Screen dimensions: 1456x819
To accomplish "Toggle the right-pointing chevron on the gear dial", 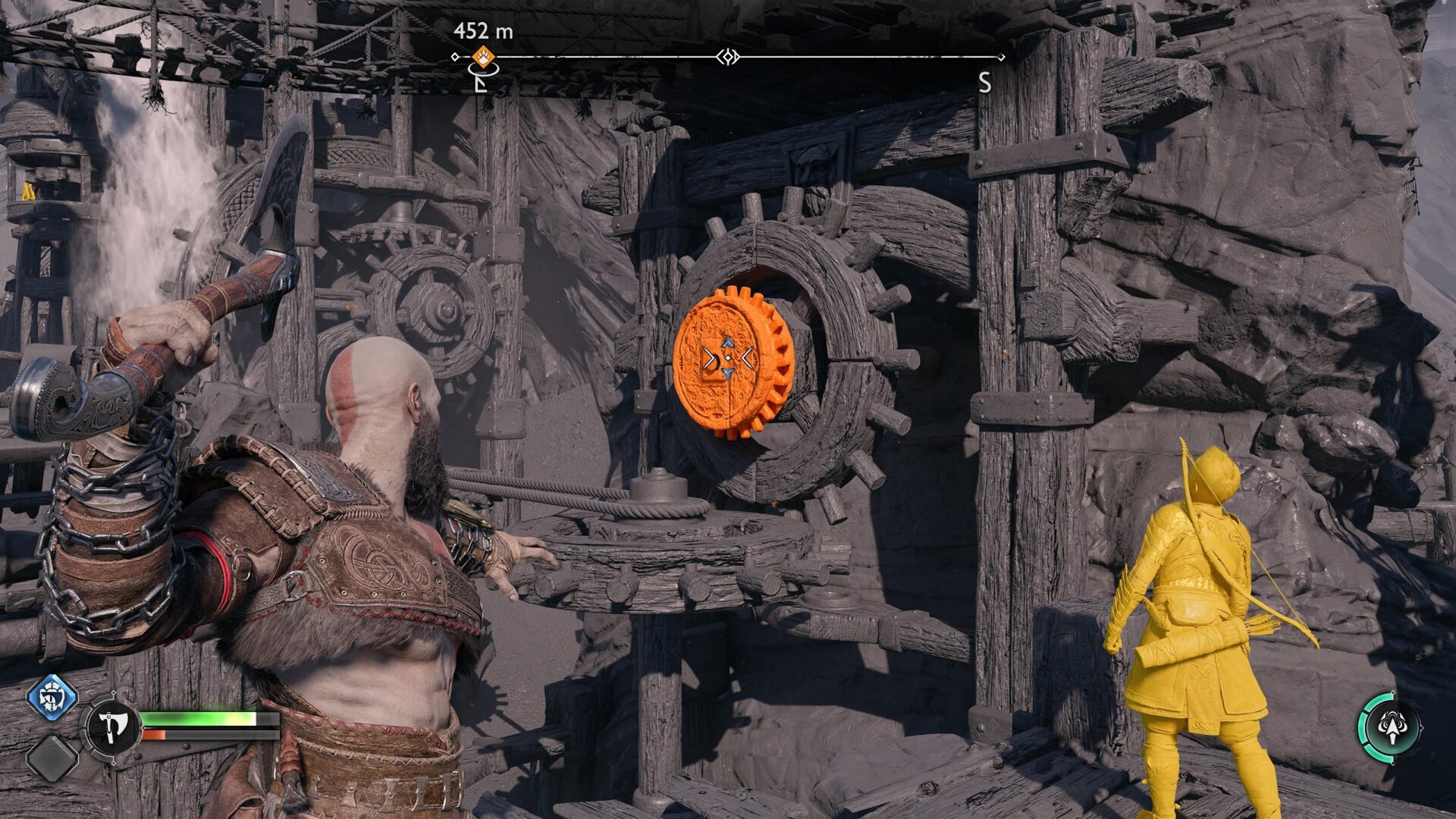I will pos(709,357).
